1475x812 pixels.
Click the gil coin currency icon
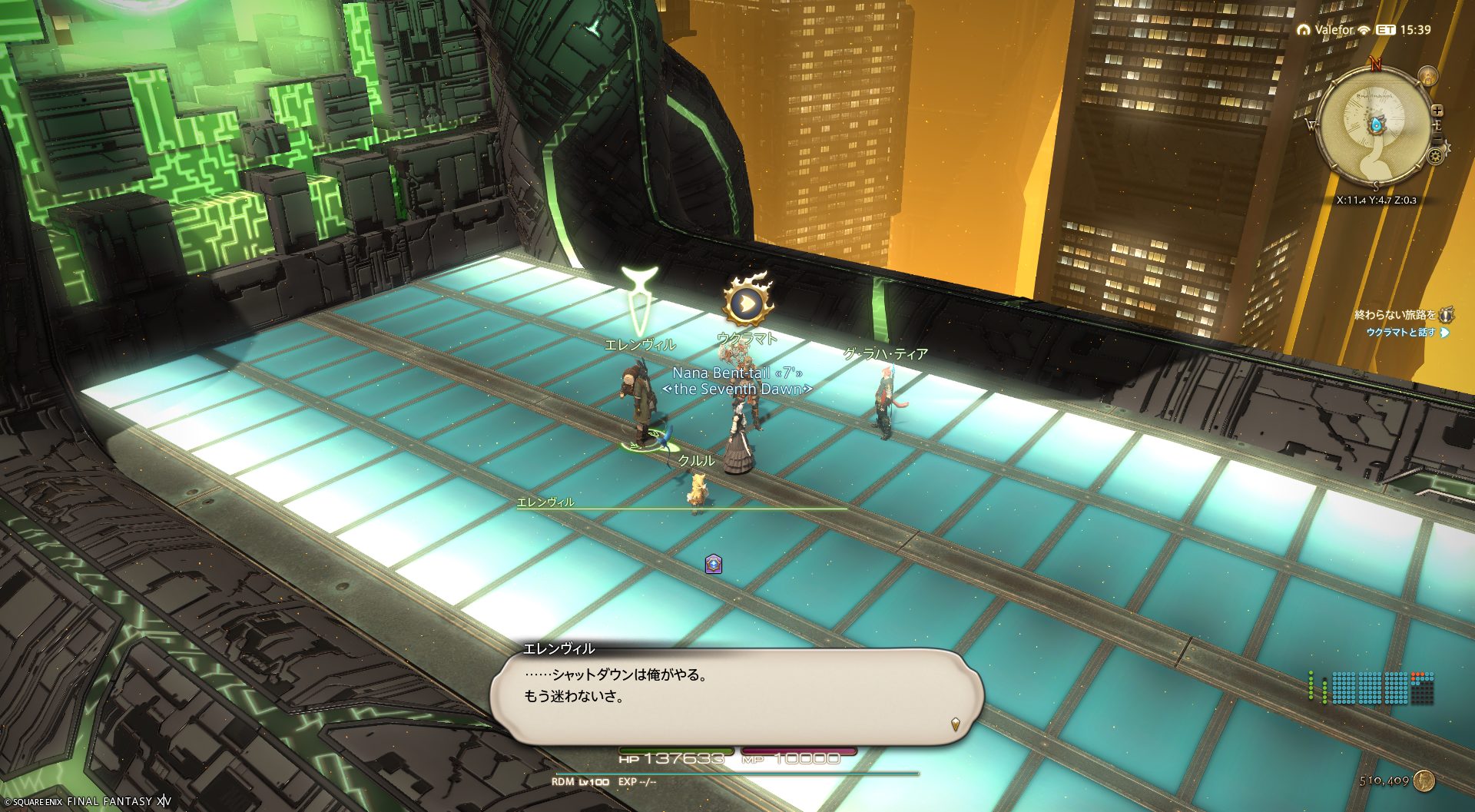click(1424, 781)
